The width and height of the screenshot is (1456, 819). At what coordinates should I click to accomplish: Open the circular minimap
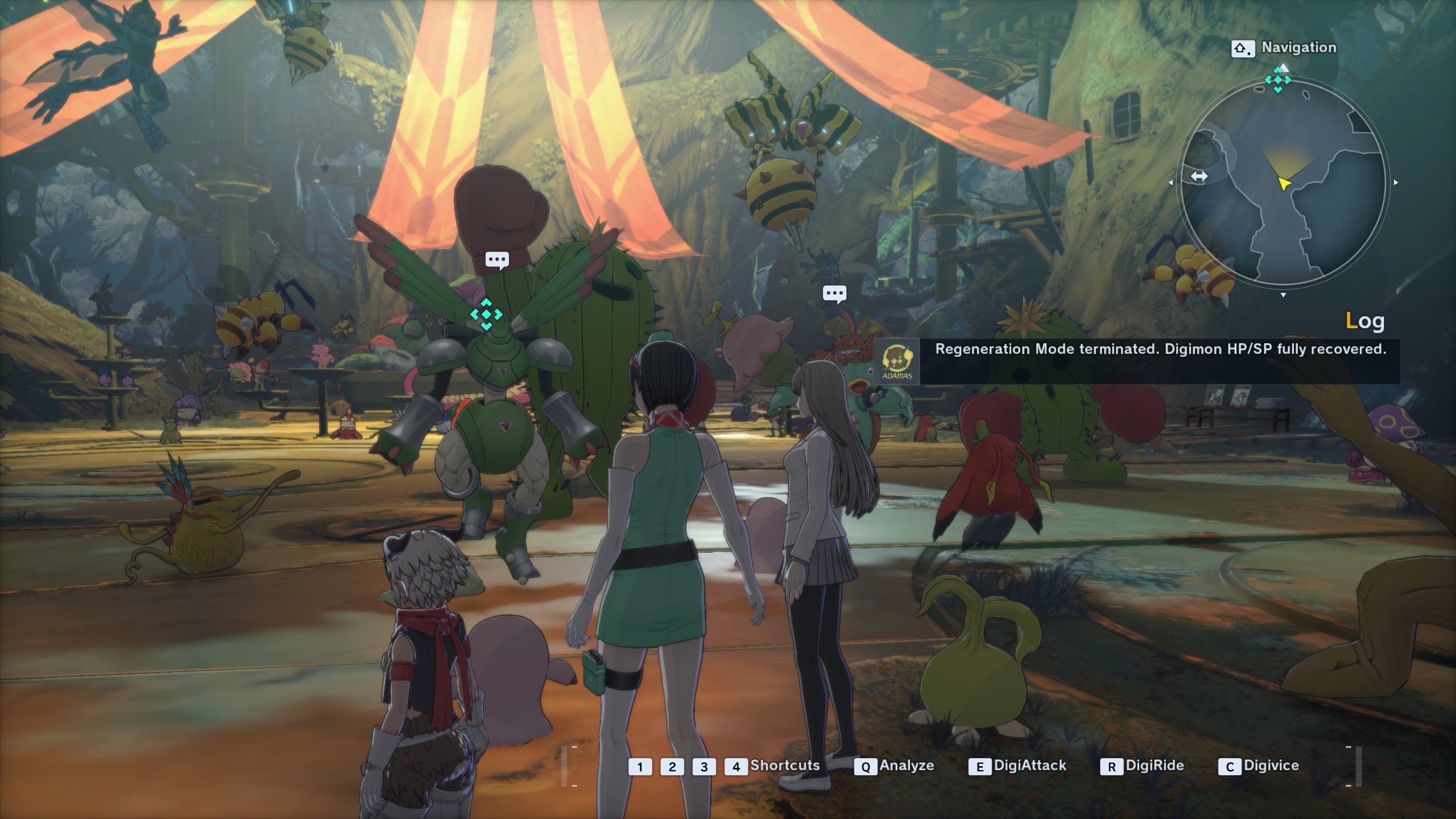(1283, 183)
